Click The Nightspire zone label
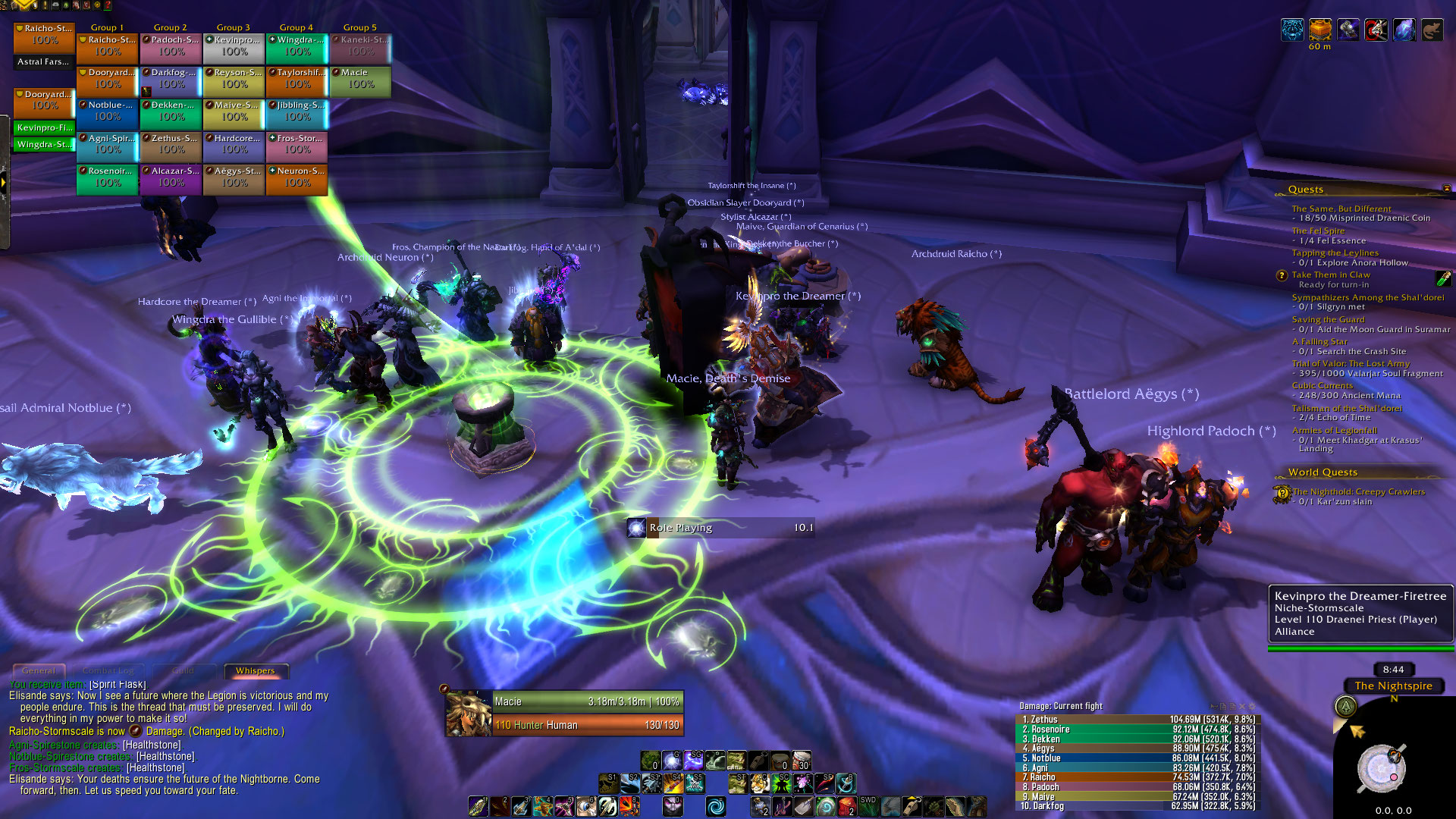Image resolution: width=1456 pixels, height=819 pixels. pyautogui.click(x=1393, y=686)
